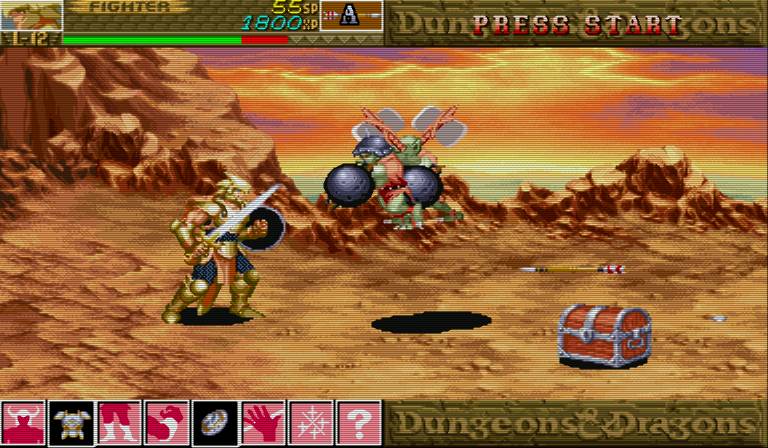Select the horned helmet equipment slot

click(24, 422)
